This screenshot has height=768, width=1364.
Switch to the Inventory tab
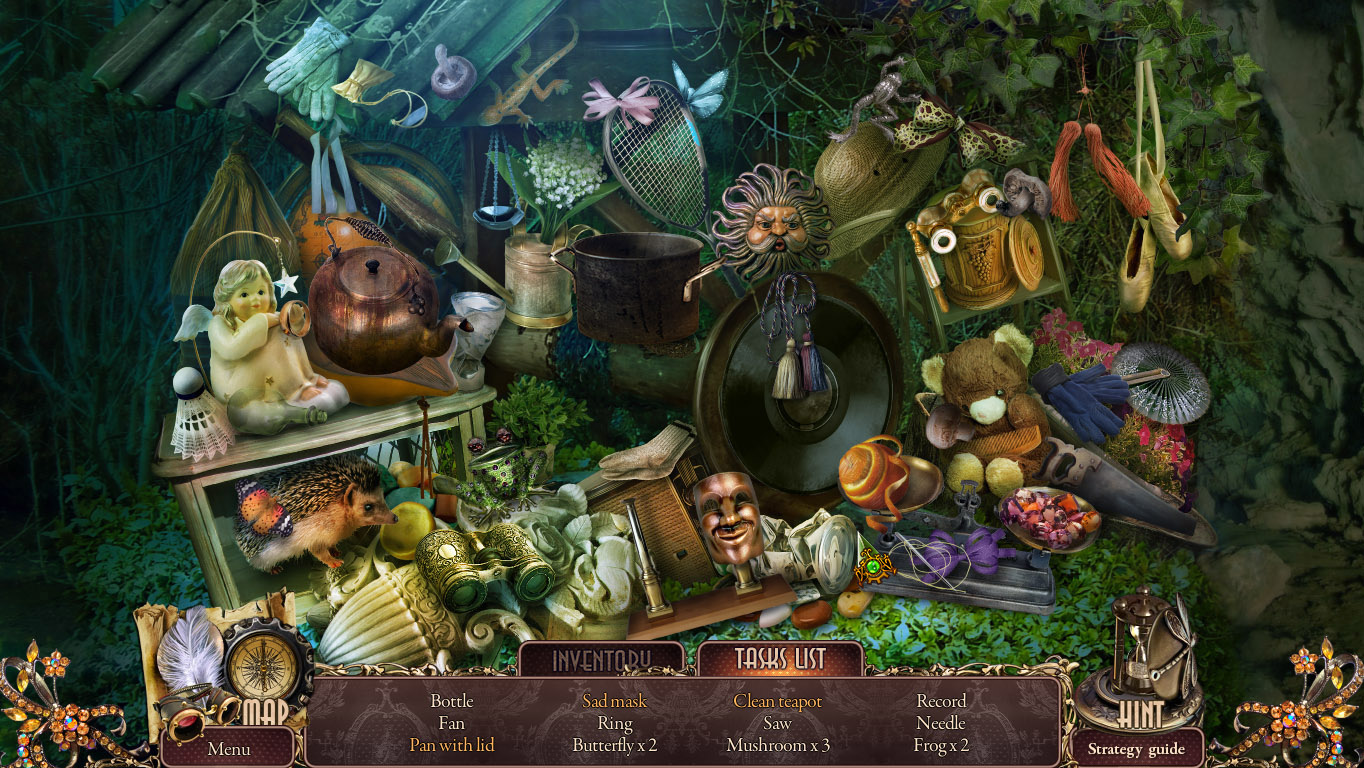(x=602, y=660)
